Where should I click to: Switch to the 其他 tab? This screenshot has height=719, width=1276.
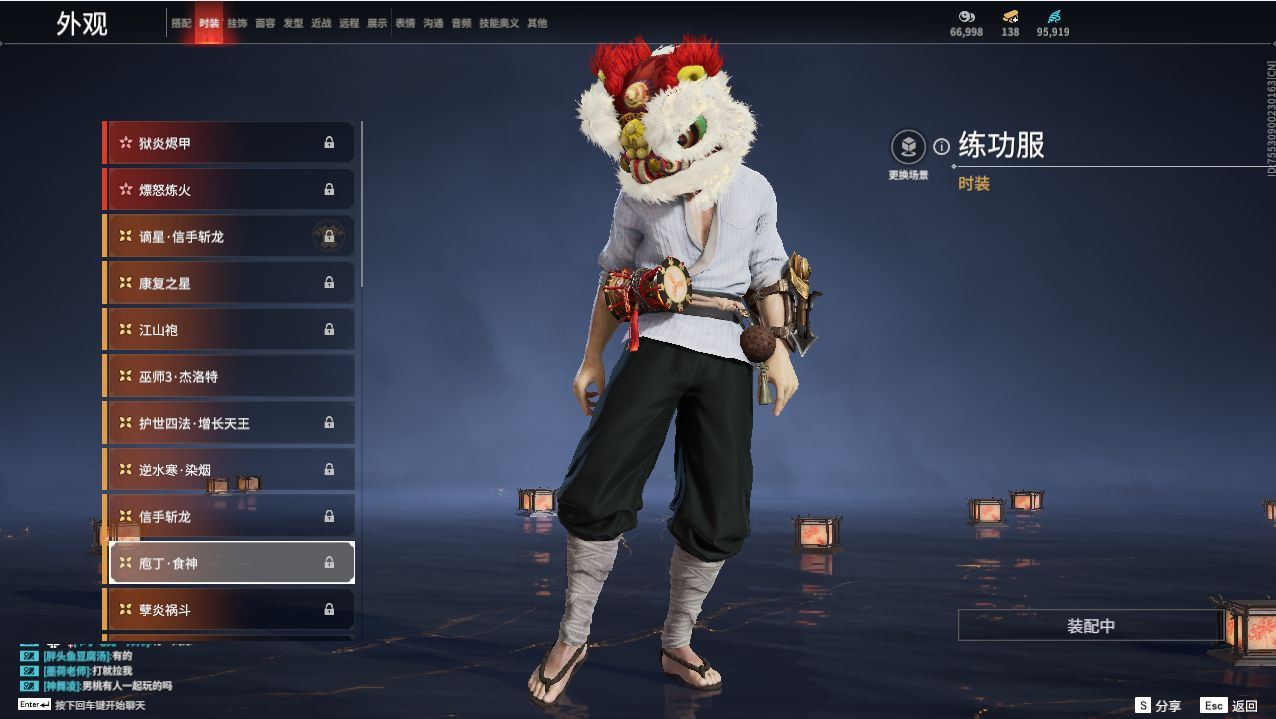point(537,23)
